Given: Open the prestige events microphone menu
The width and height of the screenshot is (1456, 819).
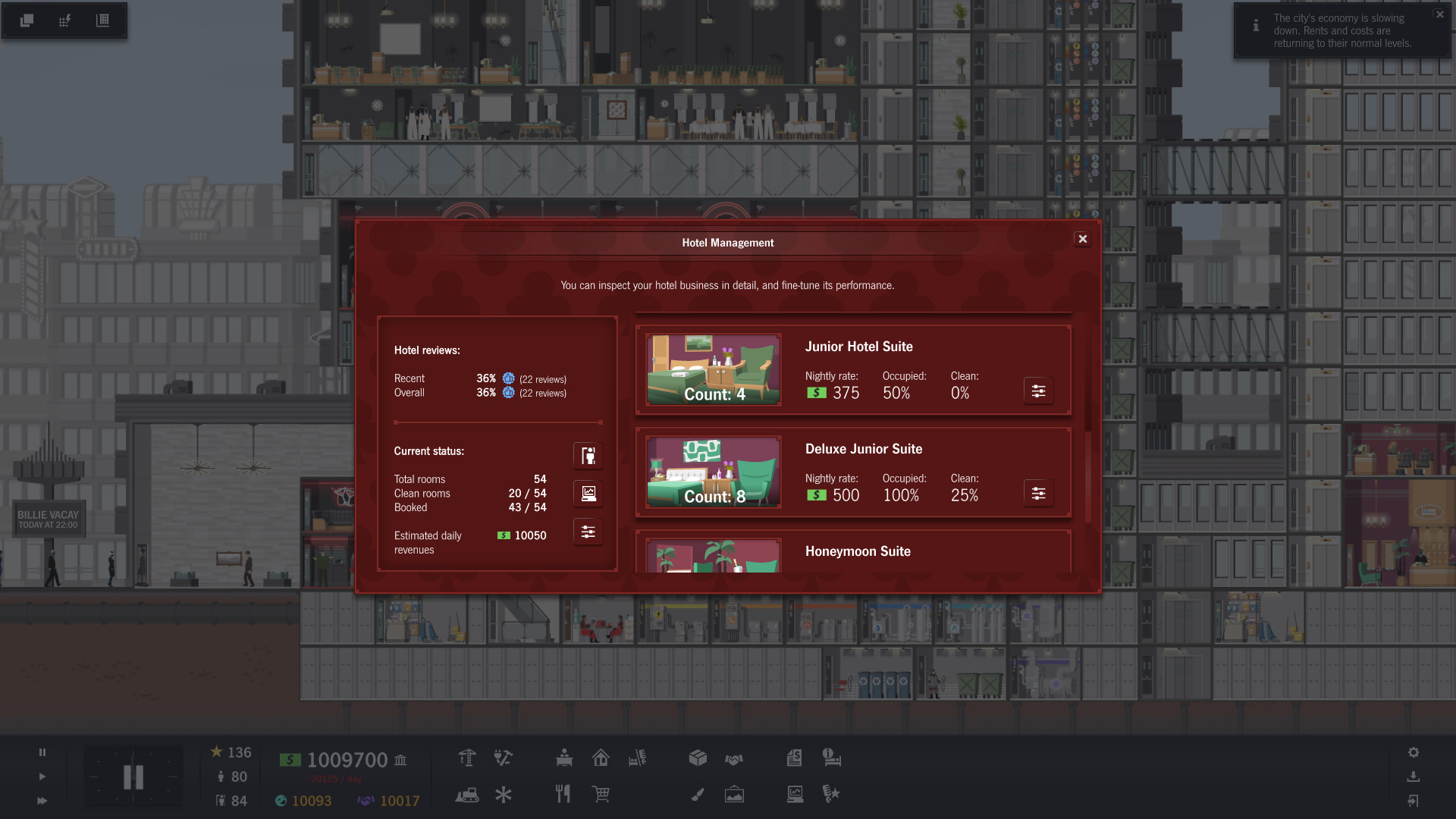Looking at the screenshot, I should (832, 795).
